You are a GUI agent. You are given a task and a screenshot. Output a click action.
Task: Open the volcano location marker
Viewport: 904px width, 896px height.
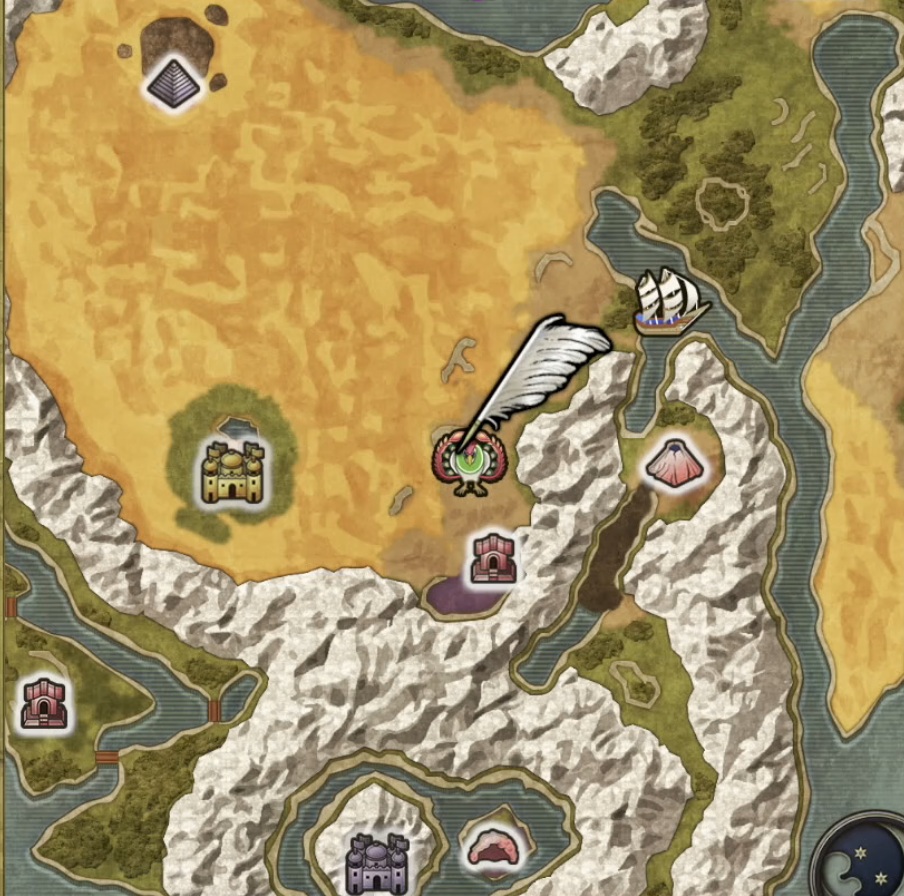click(673, 463)
